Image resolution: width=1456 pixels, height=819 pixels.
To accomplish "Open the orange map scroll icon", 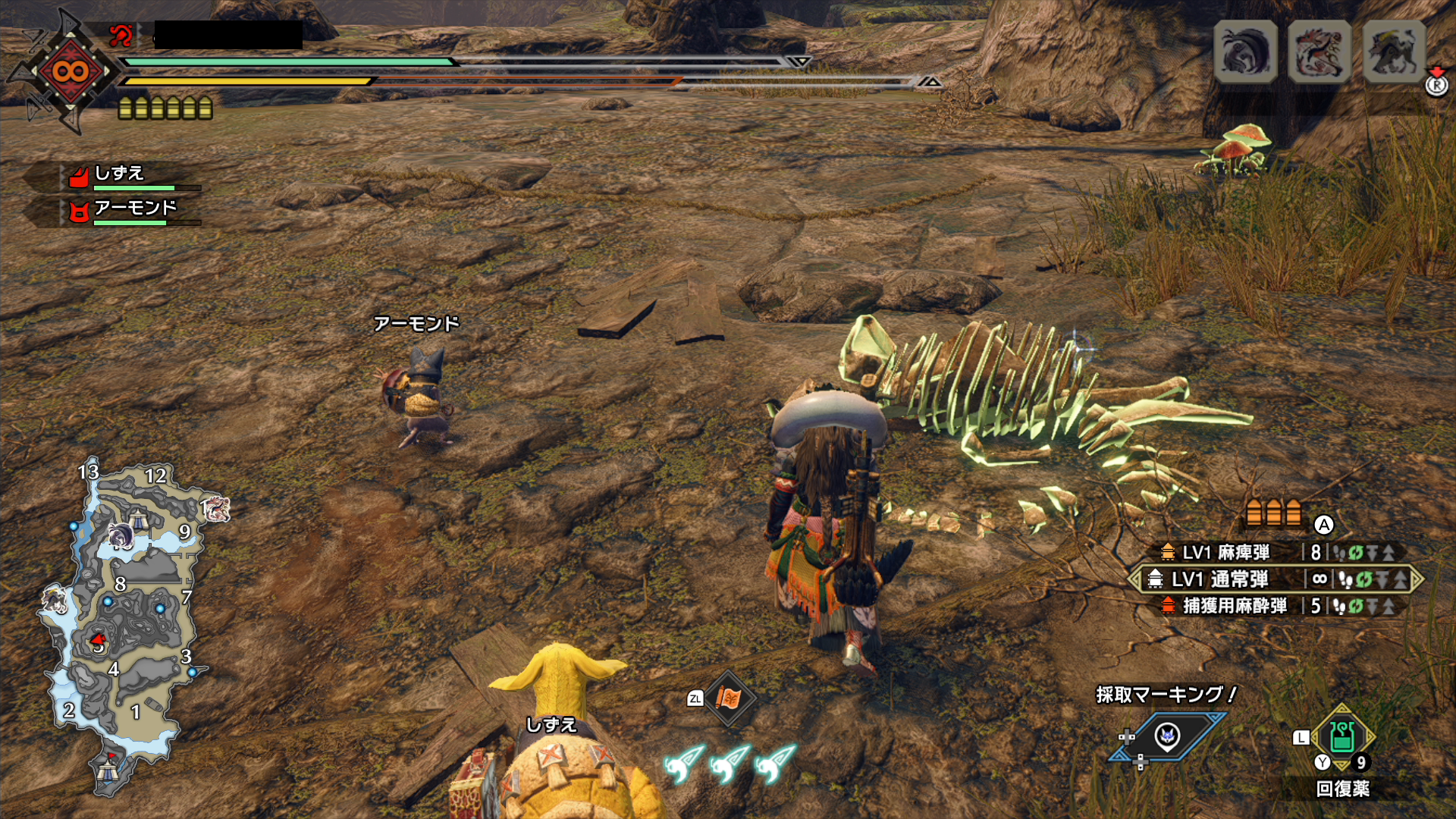I will [728, 698].
